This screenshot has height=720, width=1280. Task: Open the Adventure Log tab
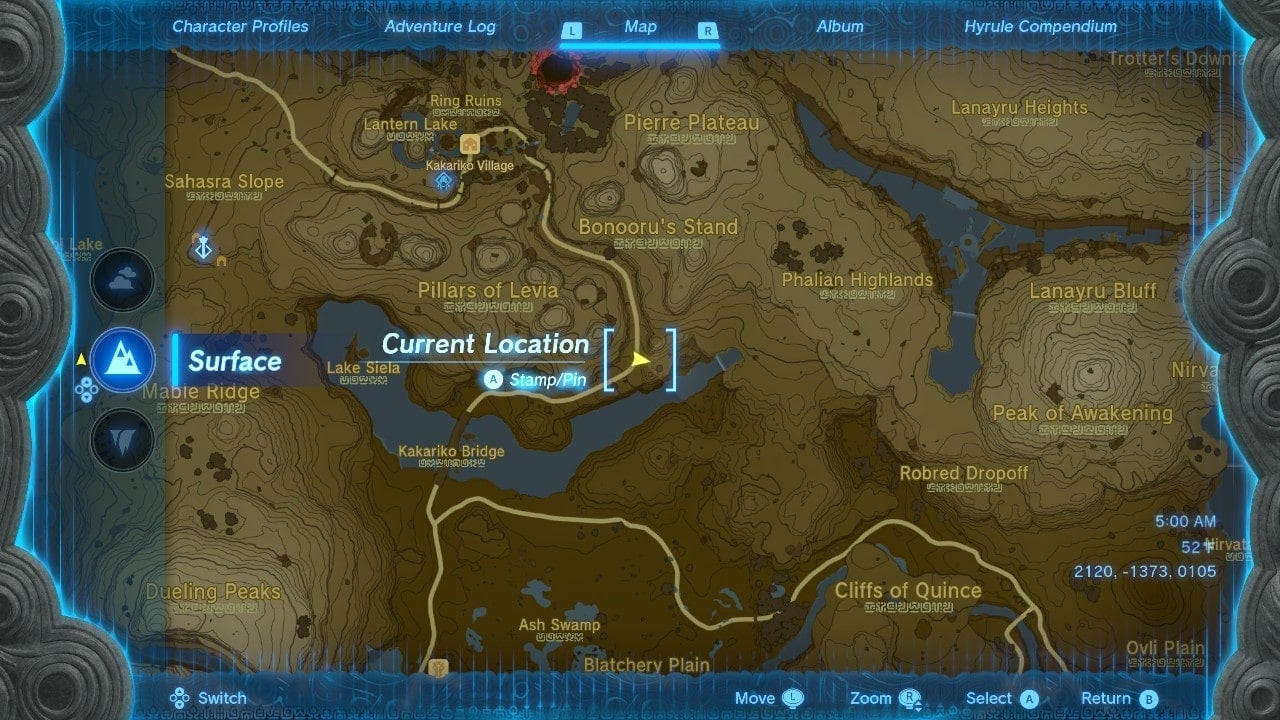pos(440,27)
